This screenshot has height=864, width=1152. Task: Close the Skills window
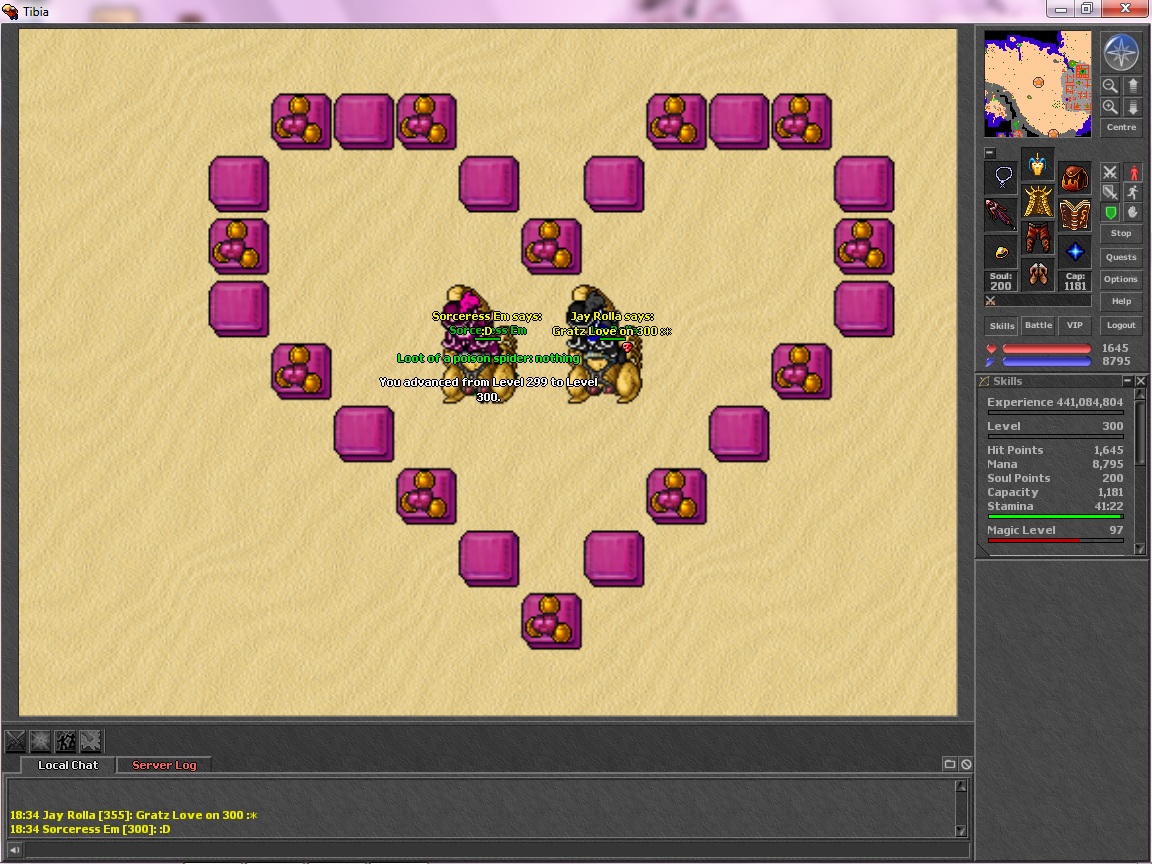point(1141,381)
